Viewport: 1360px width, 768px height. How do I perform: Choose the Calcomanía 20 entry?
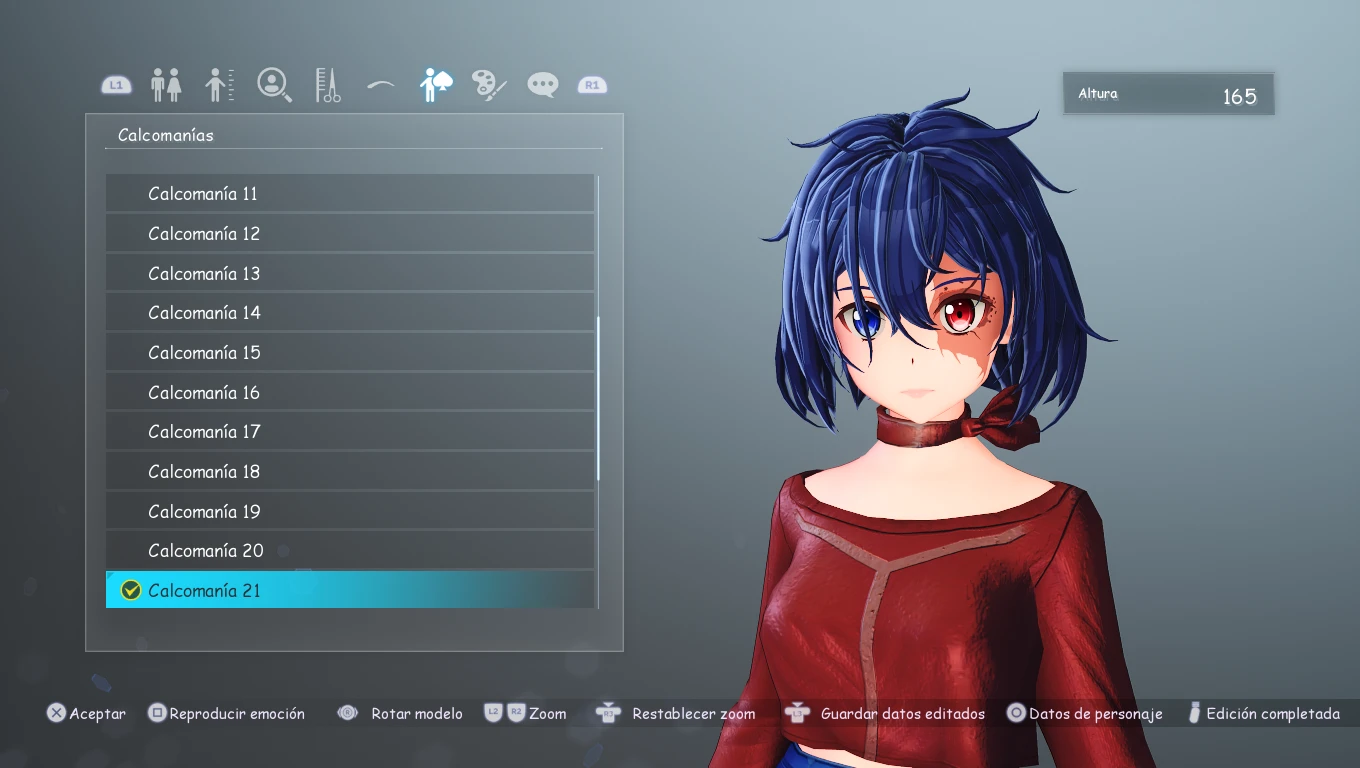coord(350,551)
